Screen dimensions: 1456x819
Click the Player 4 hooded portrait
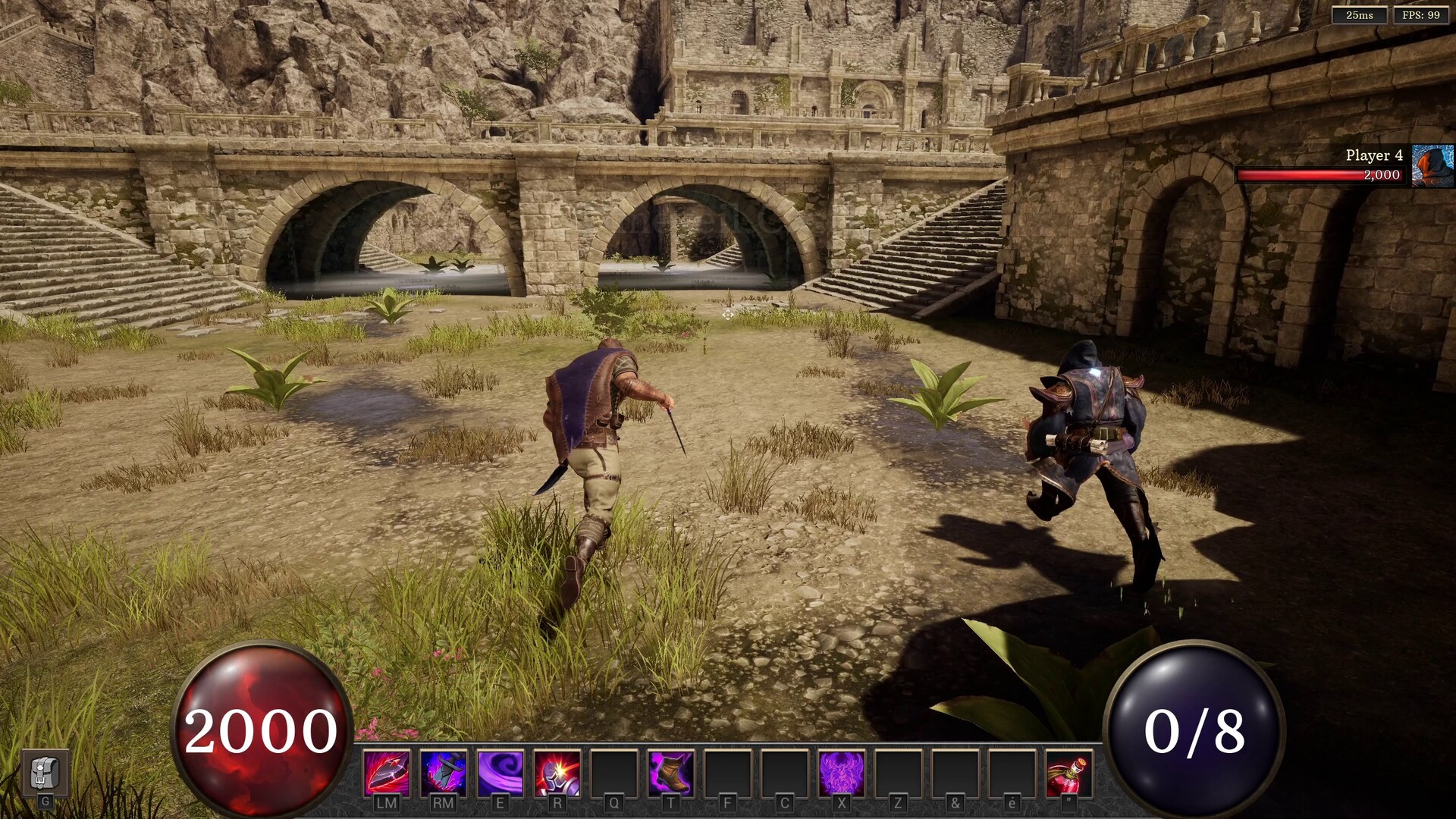pos(1432,165)
